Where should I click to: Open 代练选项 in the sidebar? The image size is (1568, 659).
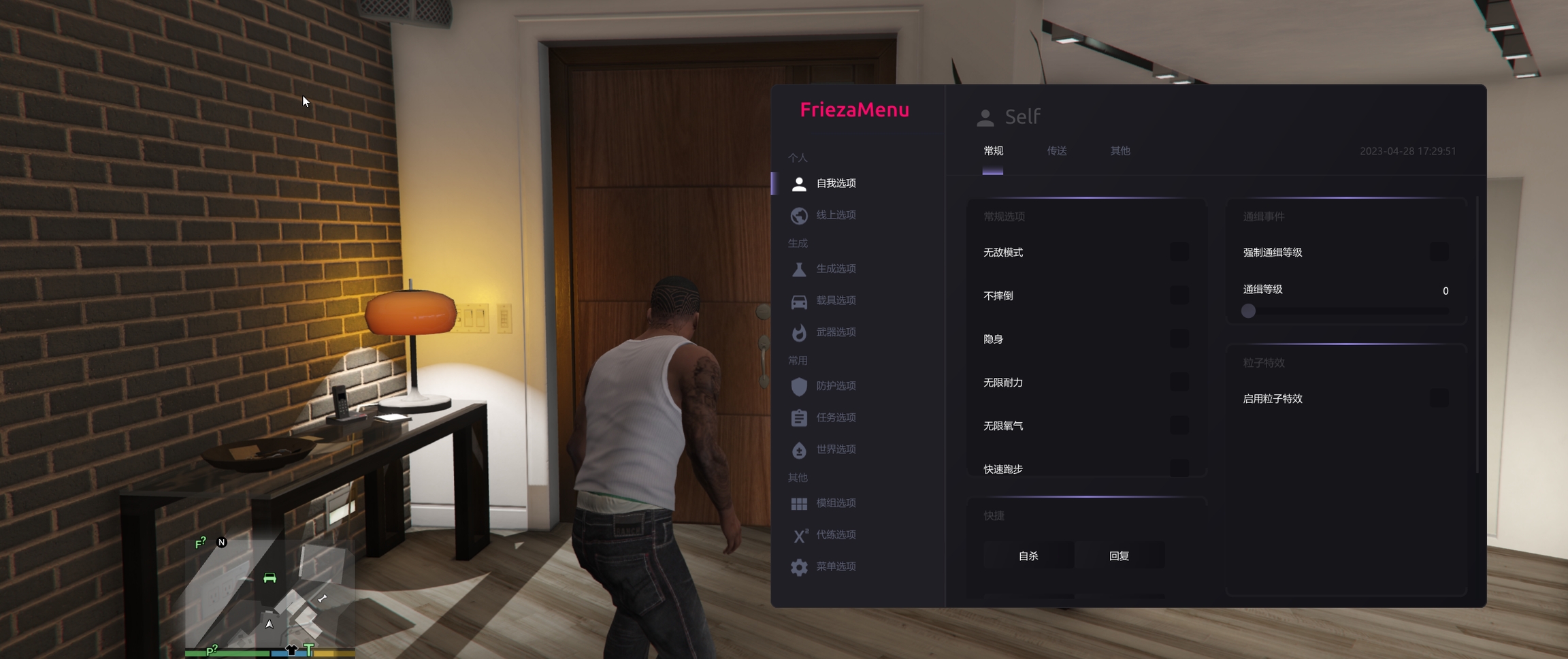(x=835, y=534)
